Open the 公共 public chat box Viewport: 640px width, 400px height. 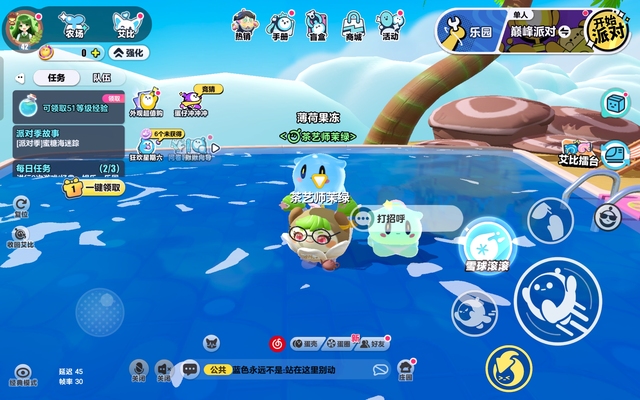[x=290, y=370]
